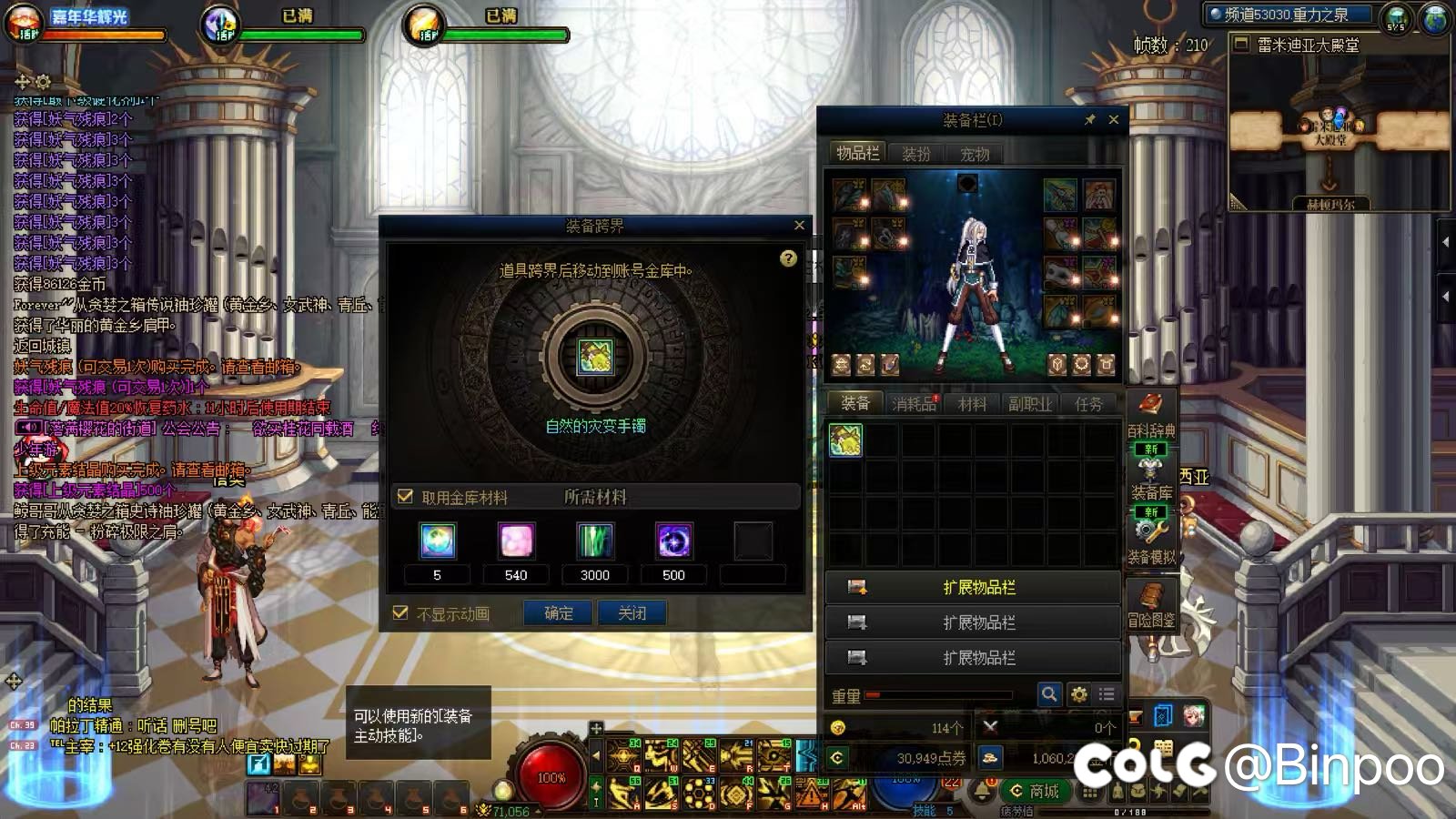Open the 百科辞典 encyclopedia icon
The height and width of the screenshot is (819, 1456).
click(1150, 412)
